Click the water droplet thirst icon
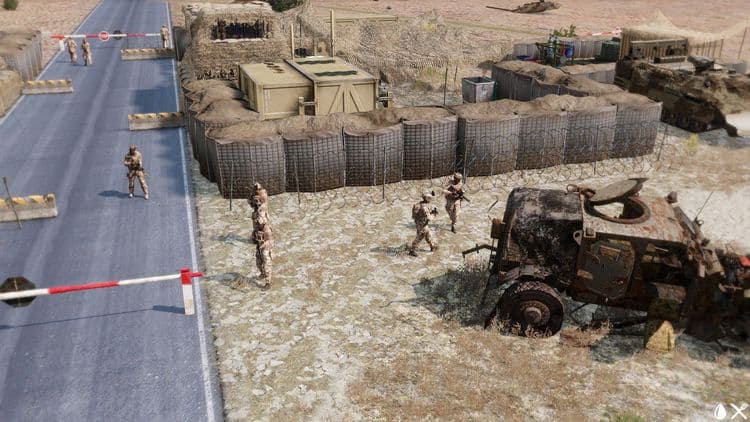This screenshot has width=750, height=422. click(720, 411)
